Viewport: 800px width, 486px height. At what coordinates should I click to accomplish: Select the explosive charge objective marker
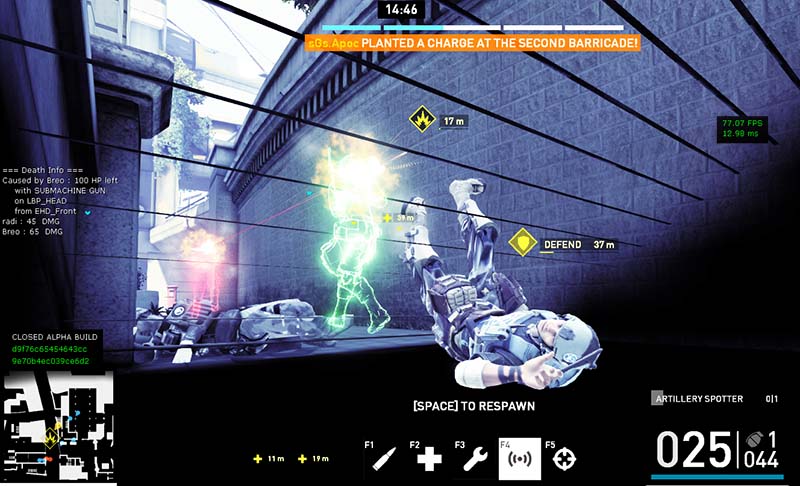click(422, 120)
